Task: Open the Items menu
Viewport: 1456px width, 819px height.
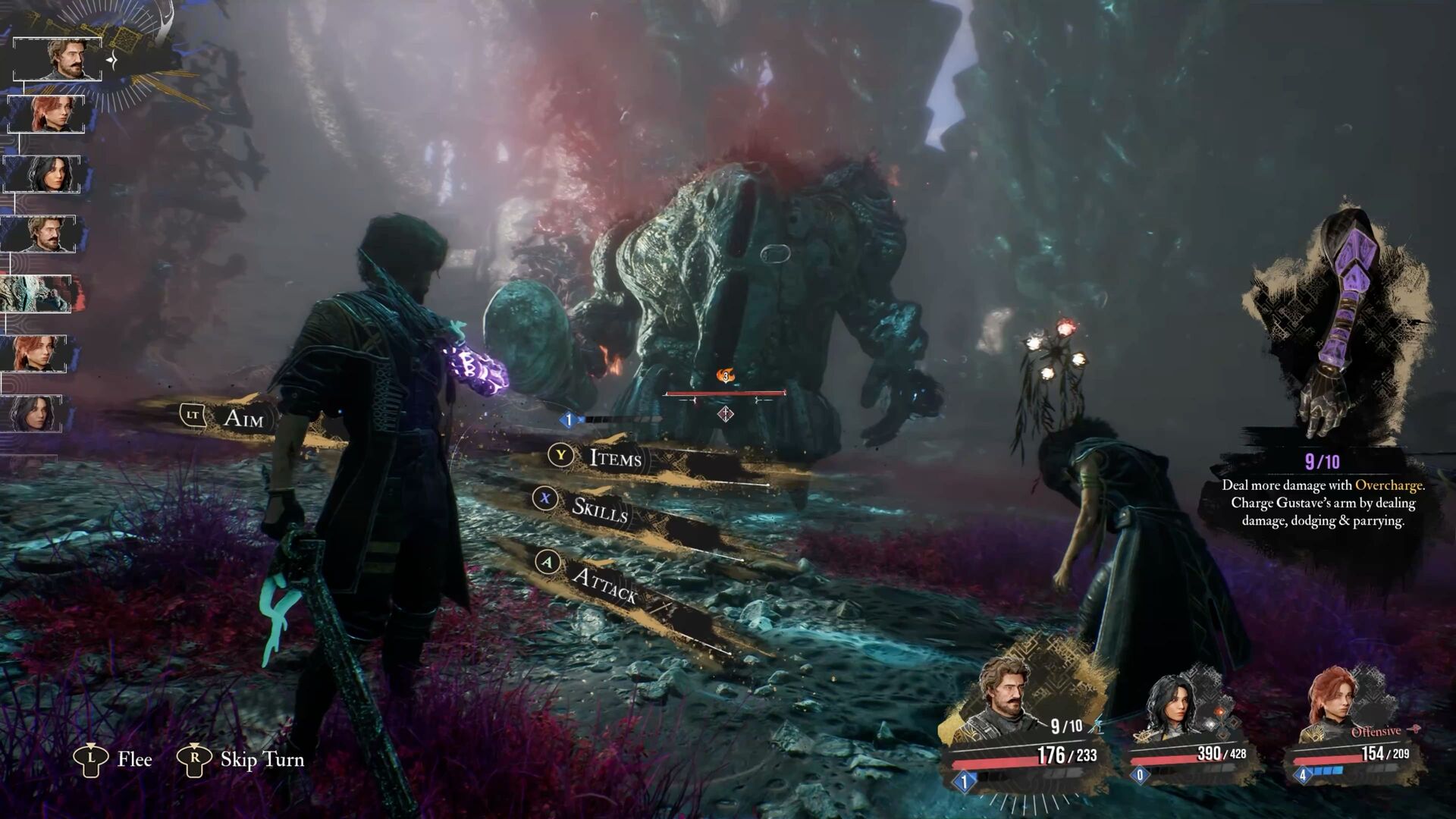Action: (x=614, y=458)
